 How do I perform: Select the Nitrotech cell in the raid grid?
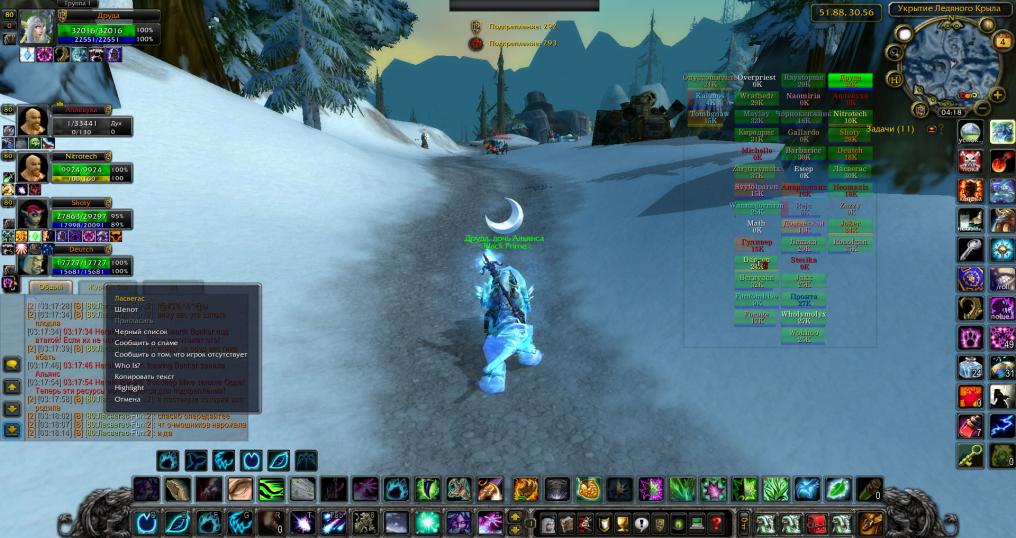pos(849,115)
